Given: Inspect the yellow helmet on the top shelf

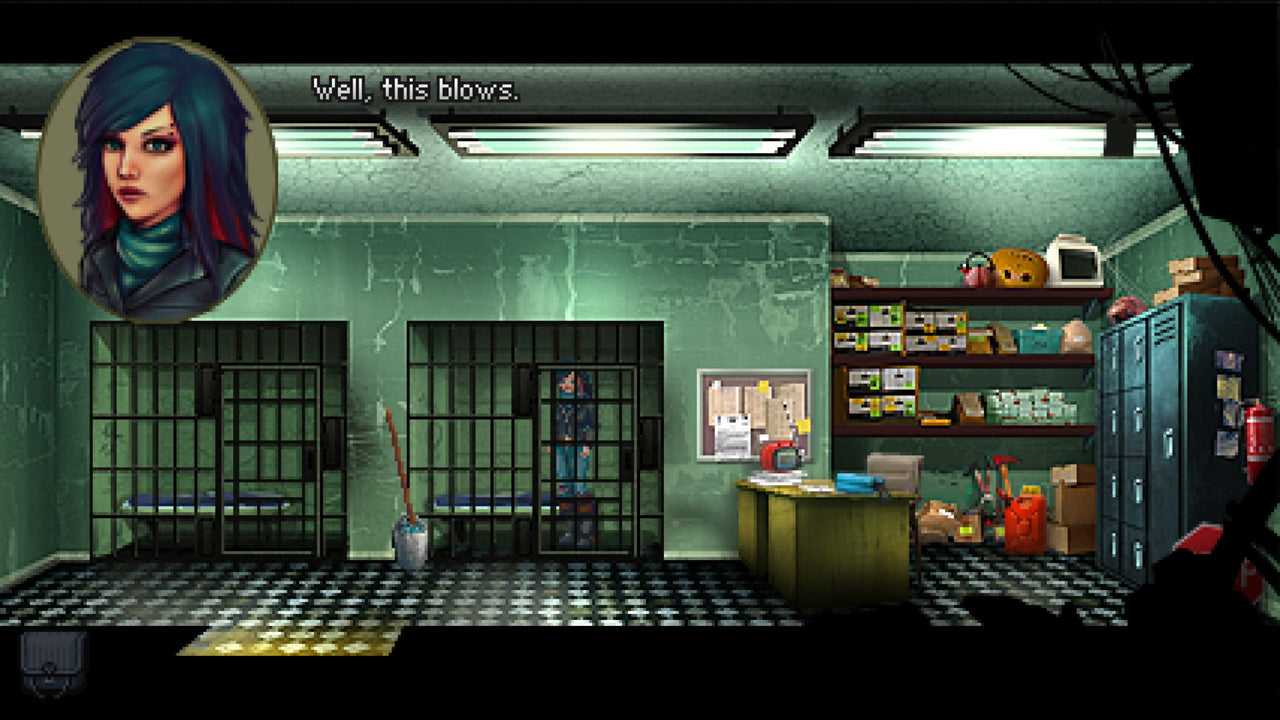Looking at the screenshot, I should coord(1016,268).
